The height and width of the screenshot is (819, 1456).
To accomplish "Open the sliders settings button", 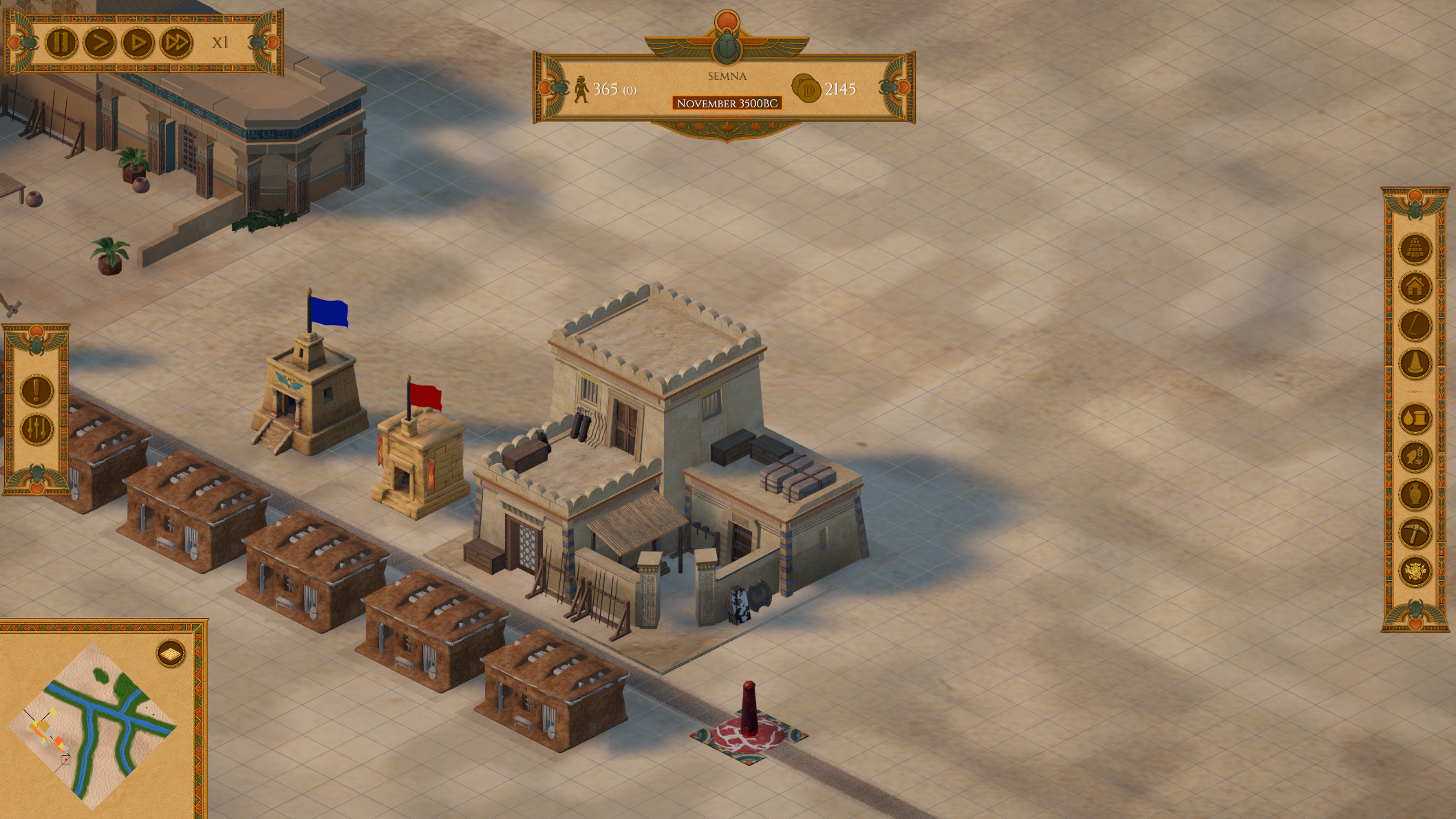I will tap(36, 429).
